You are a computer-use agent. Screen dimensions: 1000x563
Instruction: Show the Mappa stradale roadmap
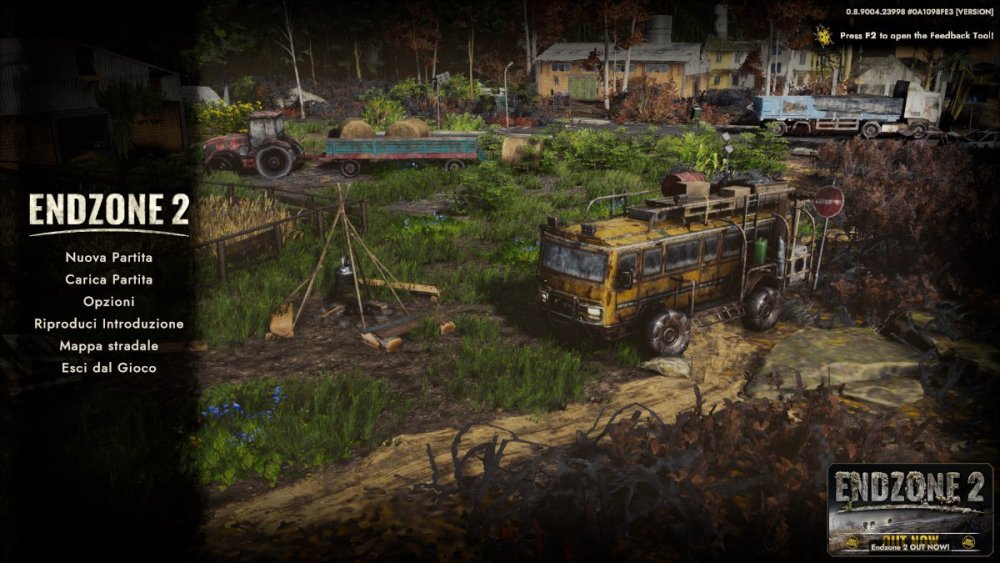(108, 346)
